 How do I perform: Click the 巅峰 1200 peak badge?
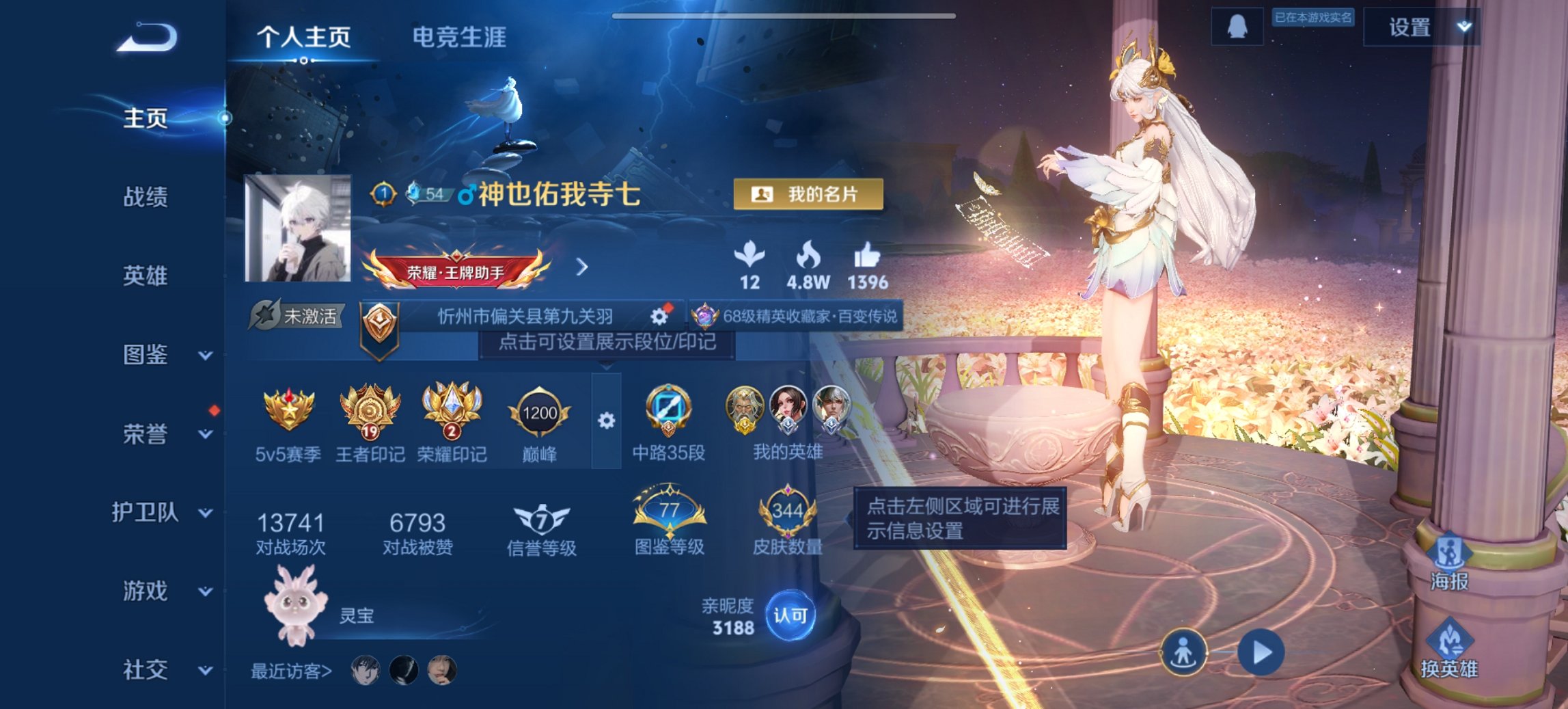point(540,412)
